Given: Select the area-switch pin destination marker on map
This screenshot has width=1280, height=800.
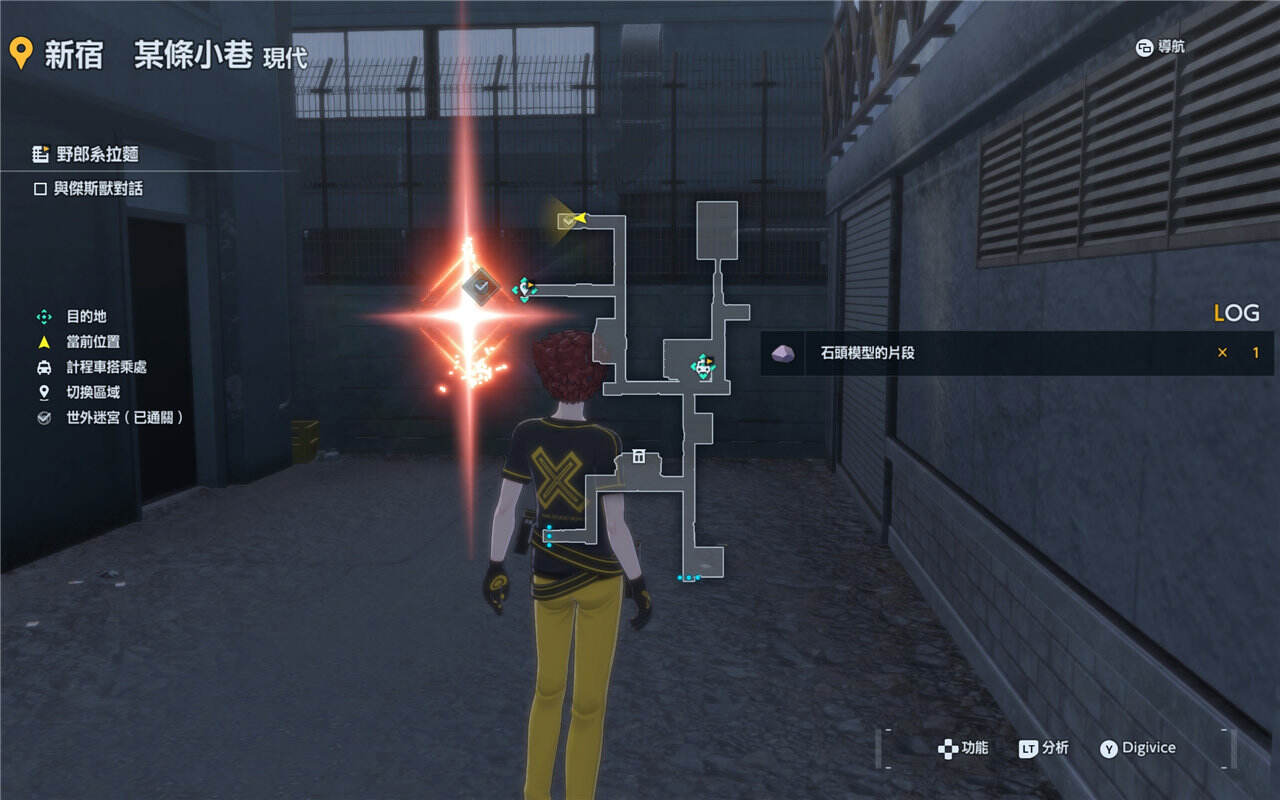Looking at the screenshot, I should click(x=525, y=289).
